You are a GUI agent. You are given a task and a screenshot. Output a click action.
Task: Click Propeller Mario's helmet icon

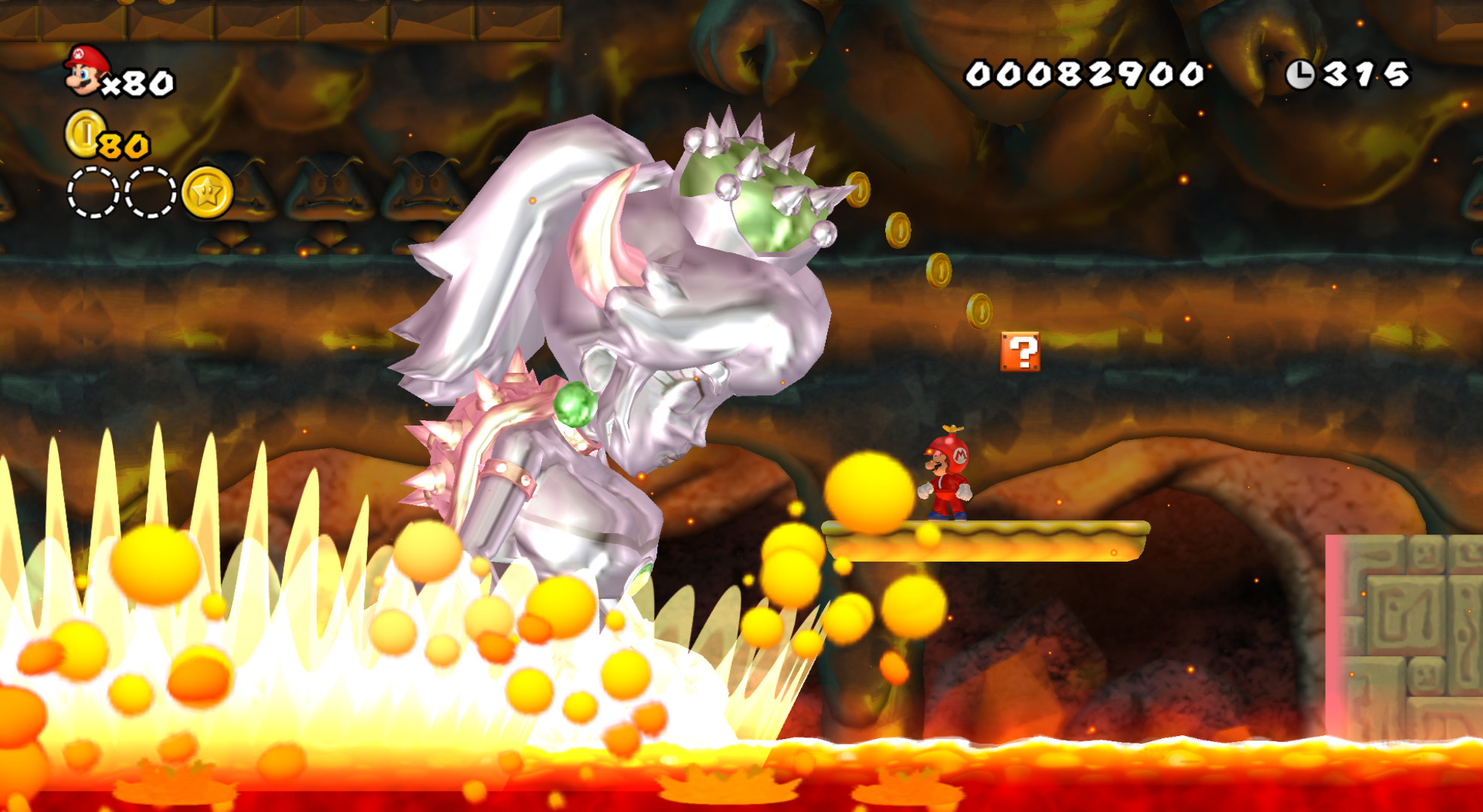[948, 451]
